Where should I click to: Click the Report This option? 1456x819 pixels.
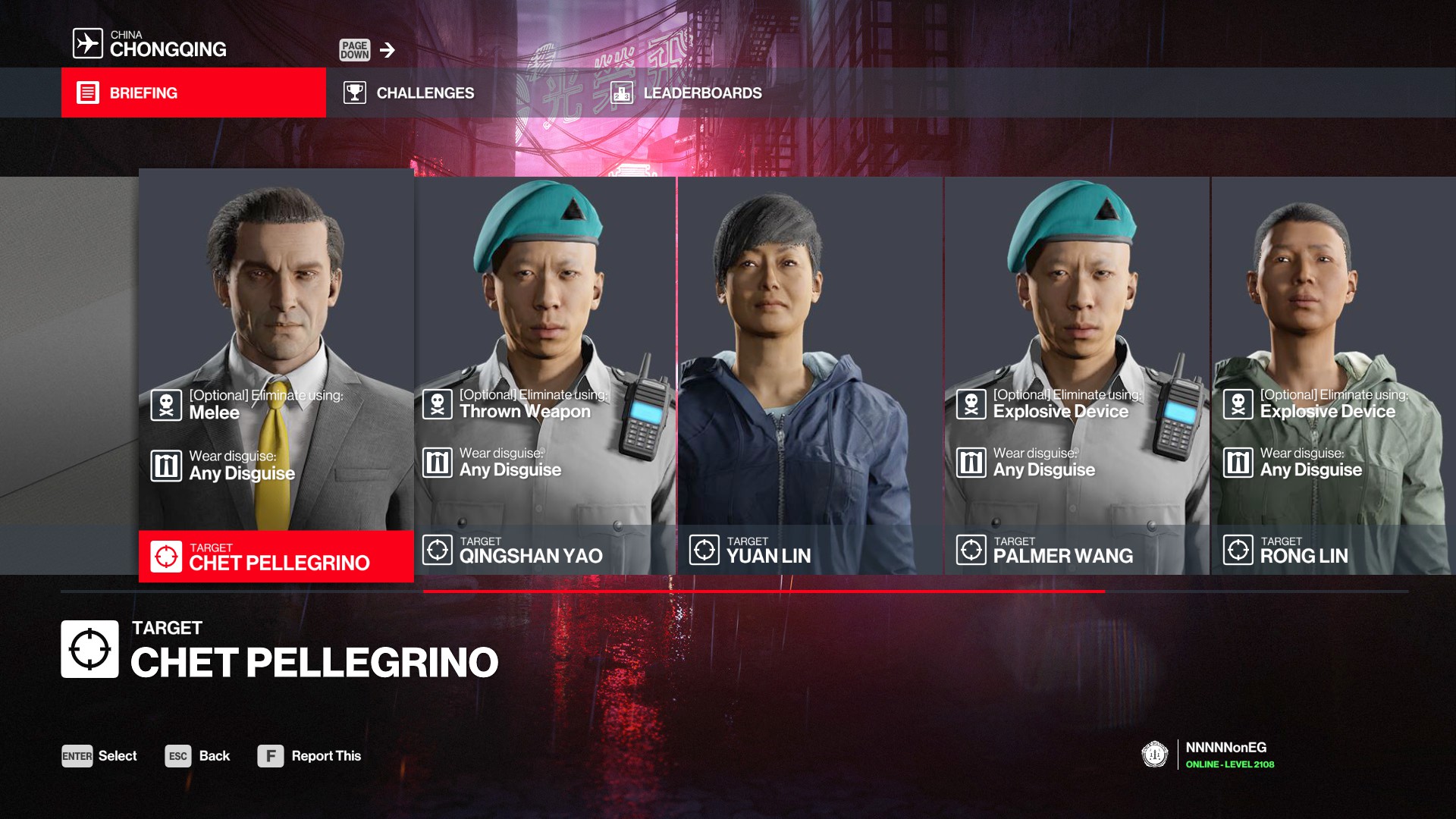click(309, 756)
